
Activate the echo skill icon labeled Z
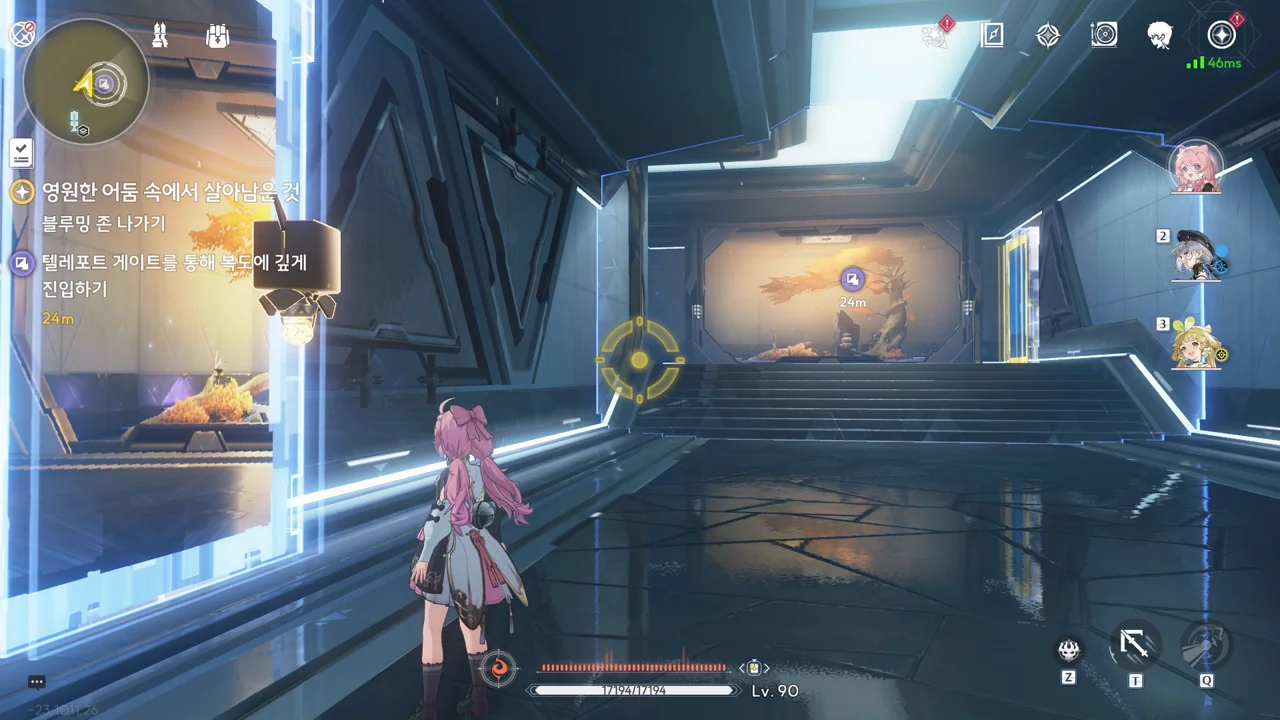point(1069,651)
